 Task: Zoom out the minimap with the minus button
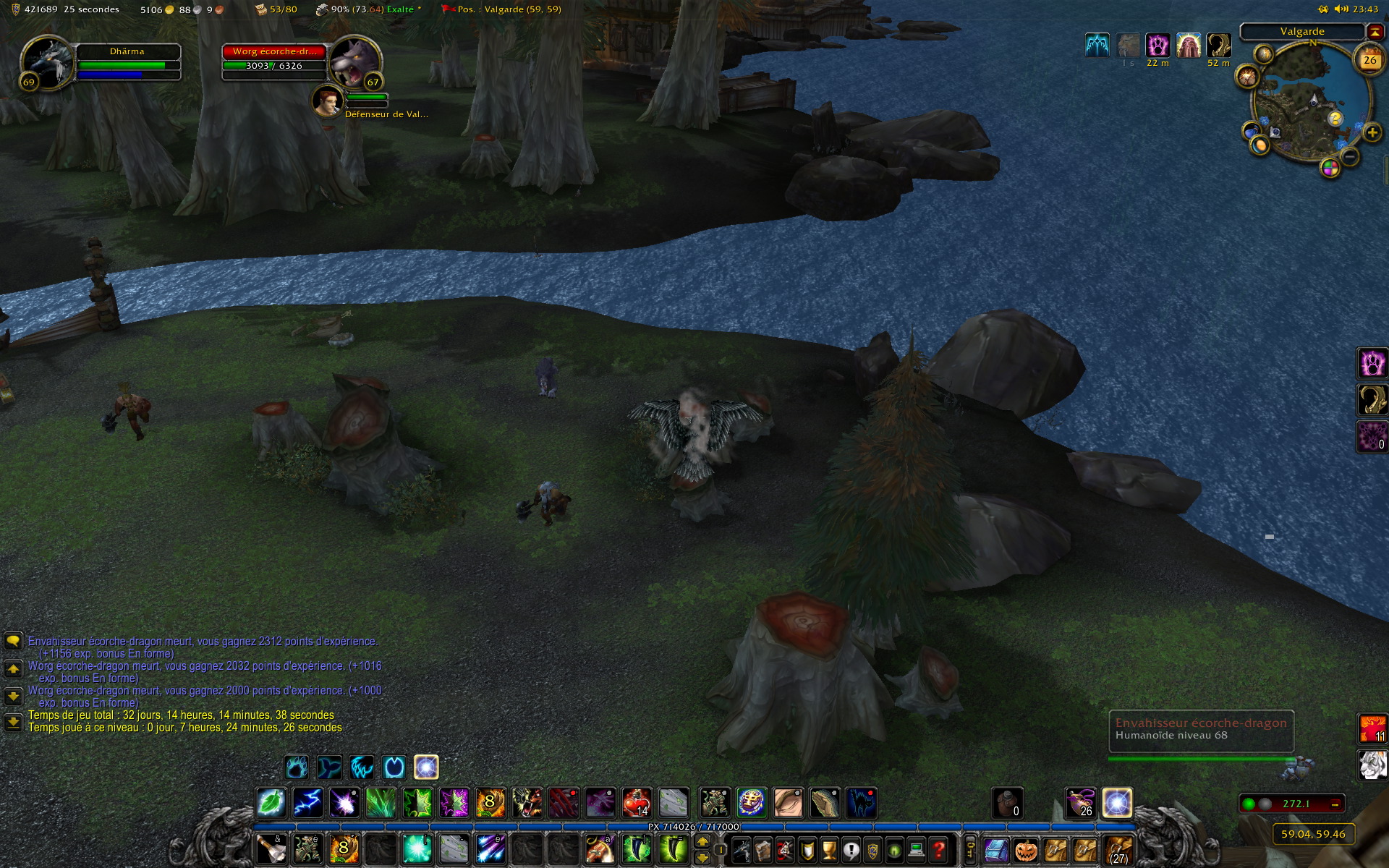1350,156
